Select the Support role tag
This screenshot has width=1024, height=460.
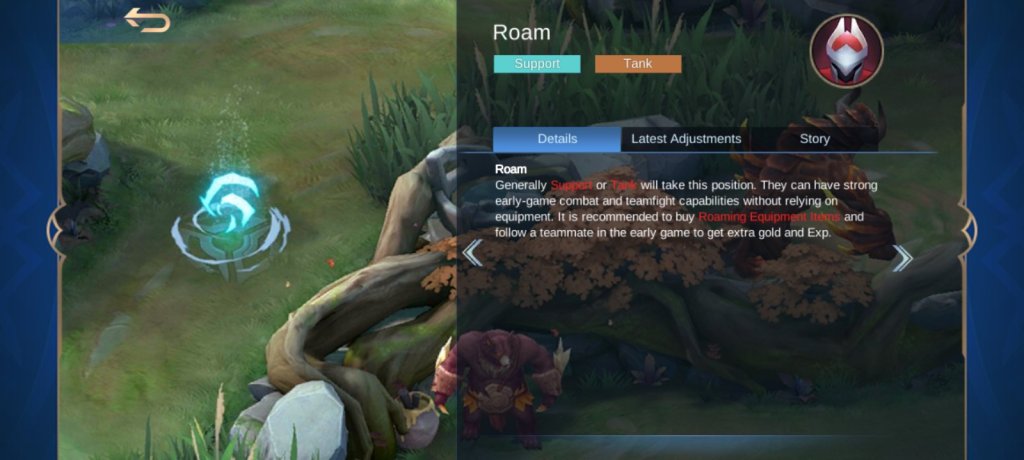[537, 64]
